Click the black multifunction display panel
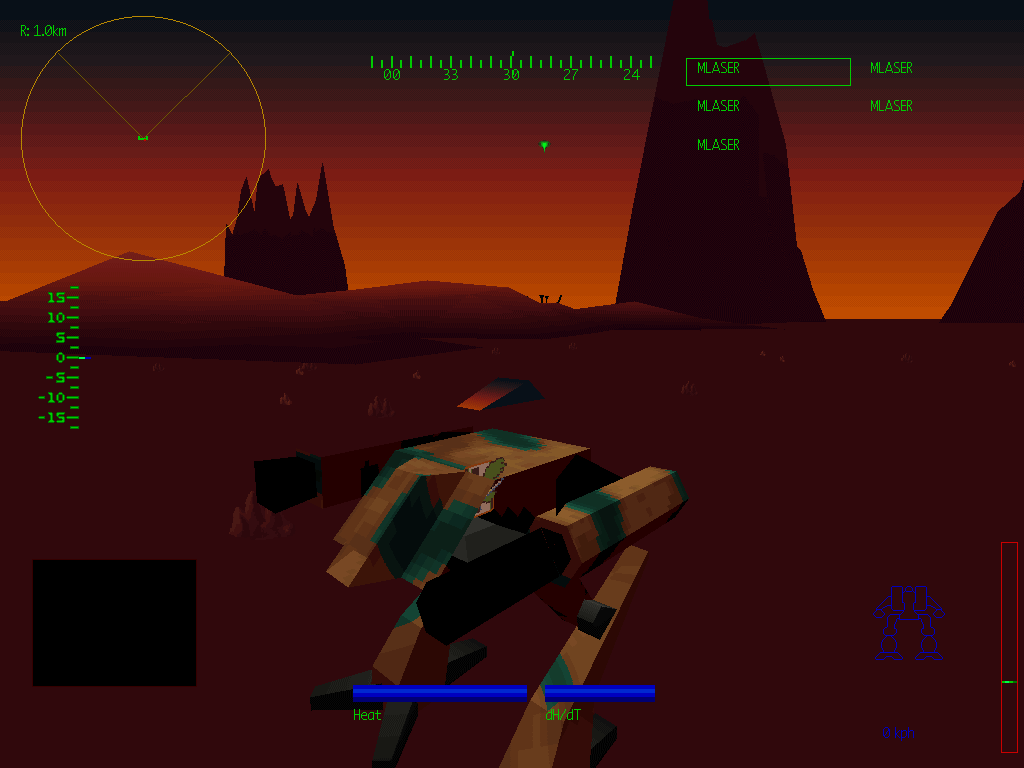 (x=115, y=622)
